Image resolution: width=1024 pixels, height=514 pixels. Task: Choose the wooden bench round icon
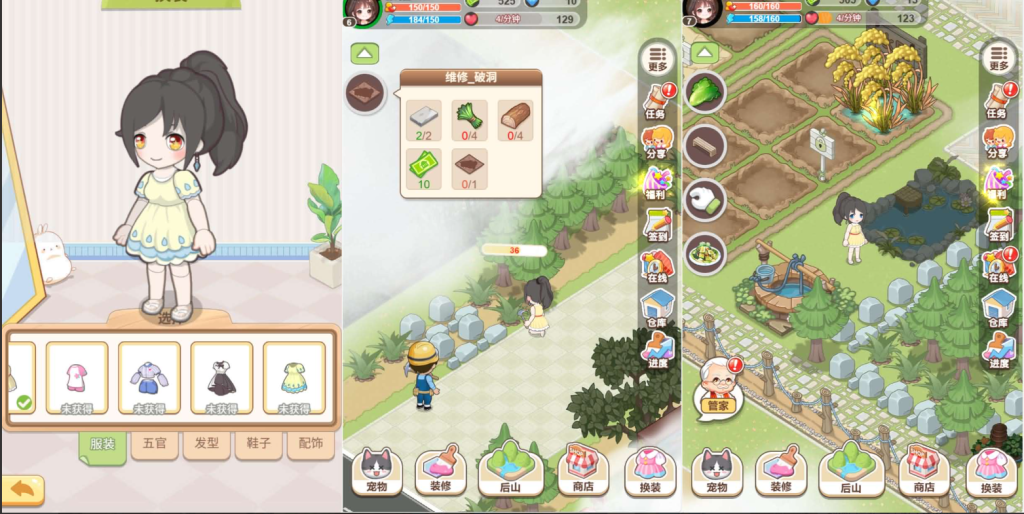[x=705, y=145]
